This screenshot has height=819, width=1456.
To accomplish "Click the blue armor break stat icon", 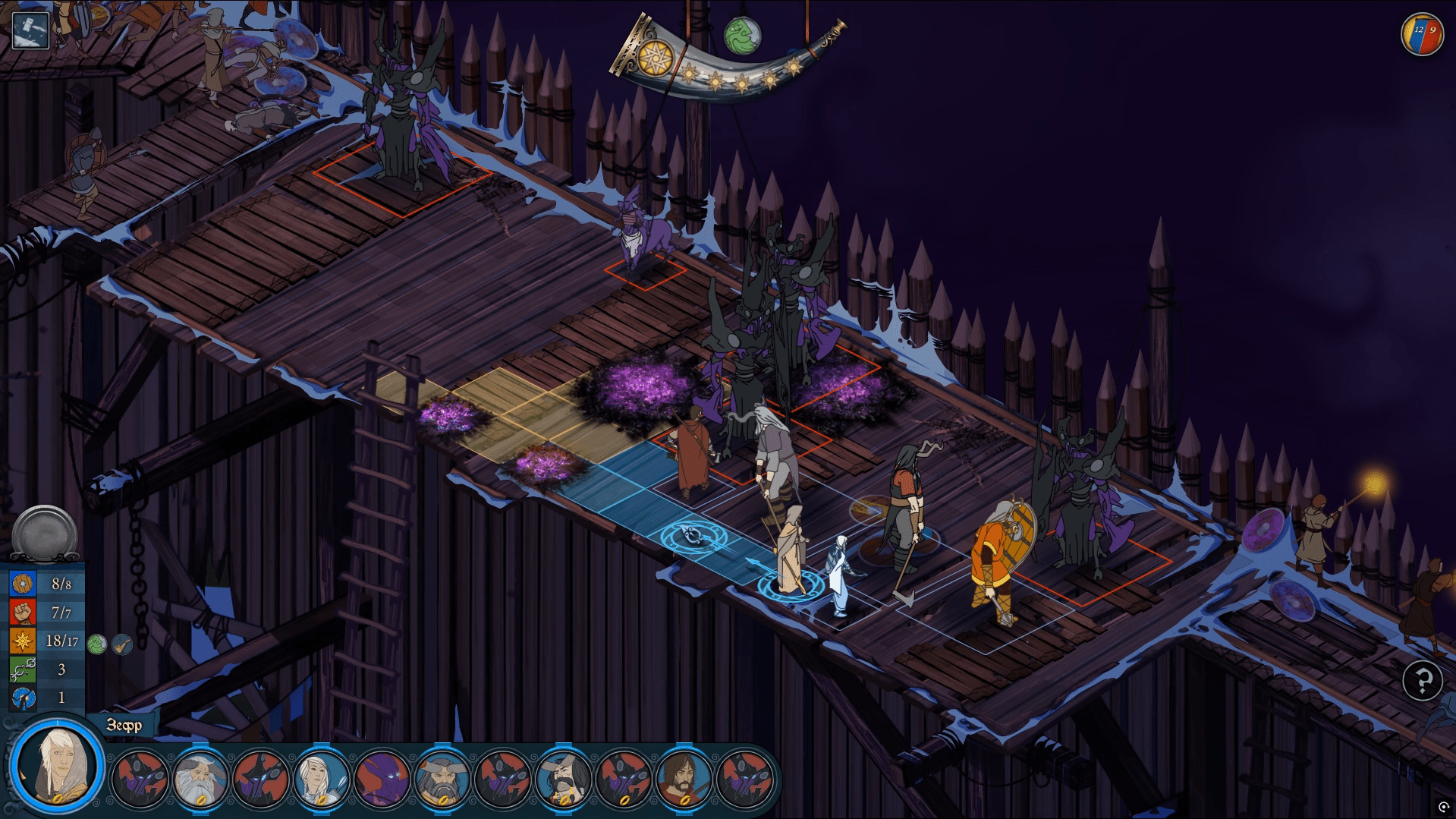I will tap(23, 698).
